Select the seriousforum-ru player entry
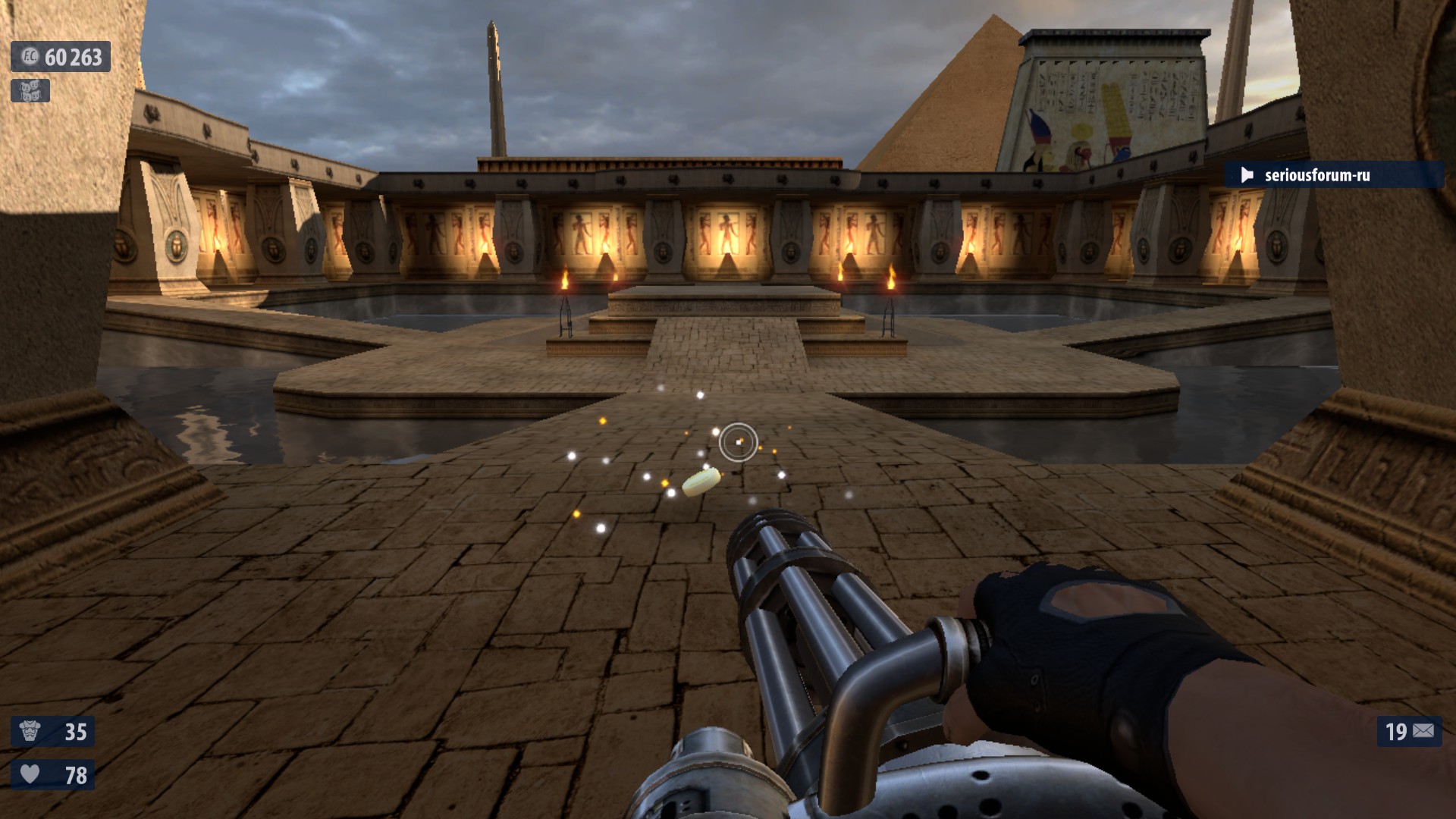Screen dimensions: 1456x819 [1316, 175]
